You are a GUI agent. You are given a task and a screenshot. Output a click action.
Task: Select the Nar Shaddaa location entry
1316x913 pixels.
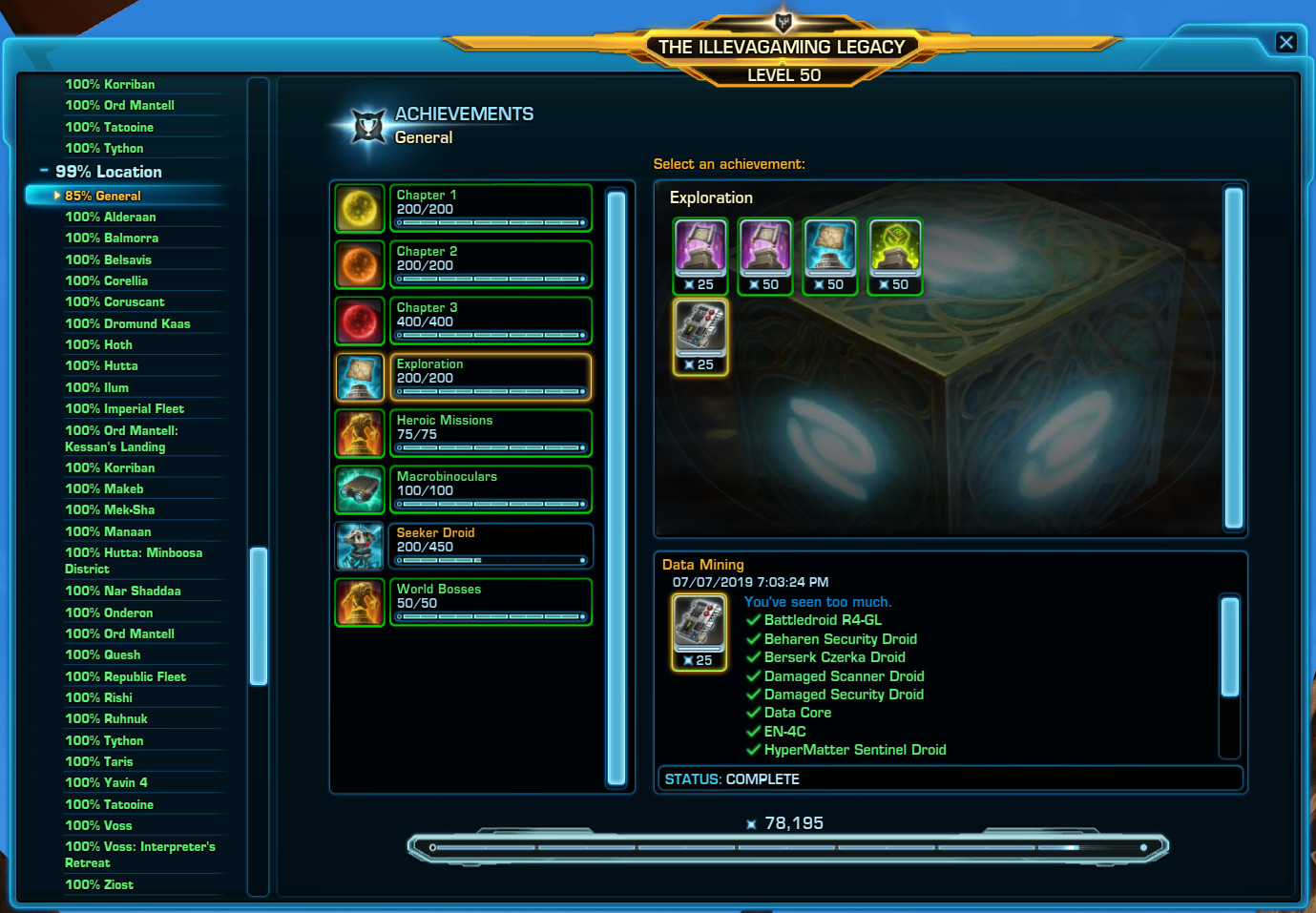(122, 591)
